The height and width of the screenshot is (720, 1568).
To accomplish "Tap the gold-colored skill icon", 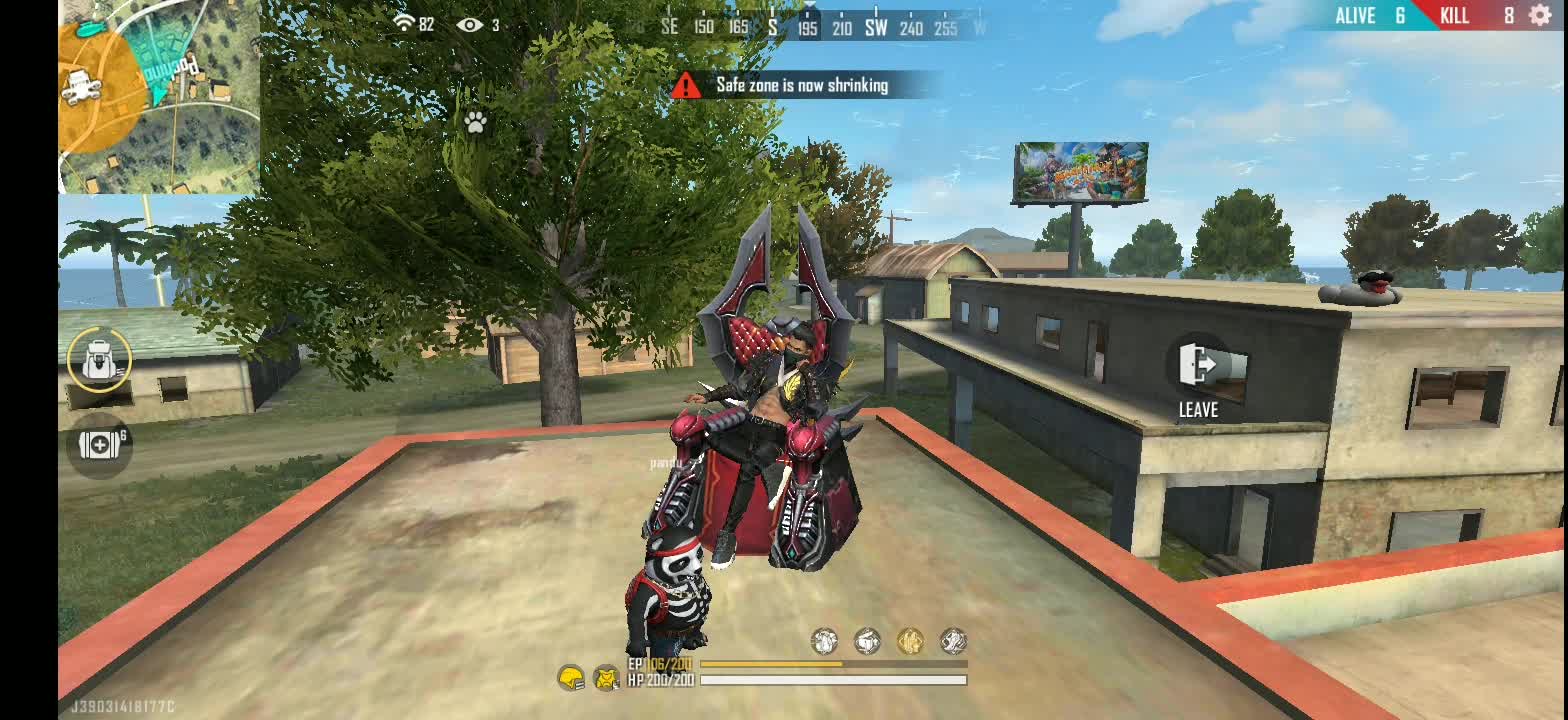I will (x=909, y=641).
